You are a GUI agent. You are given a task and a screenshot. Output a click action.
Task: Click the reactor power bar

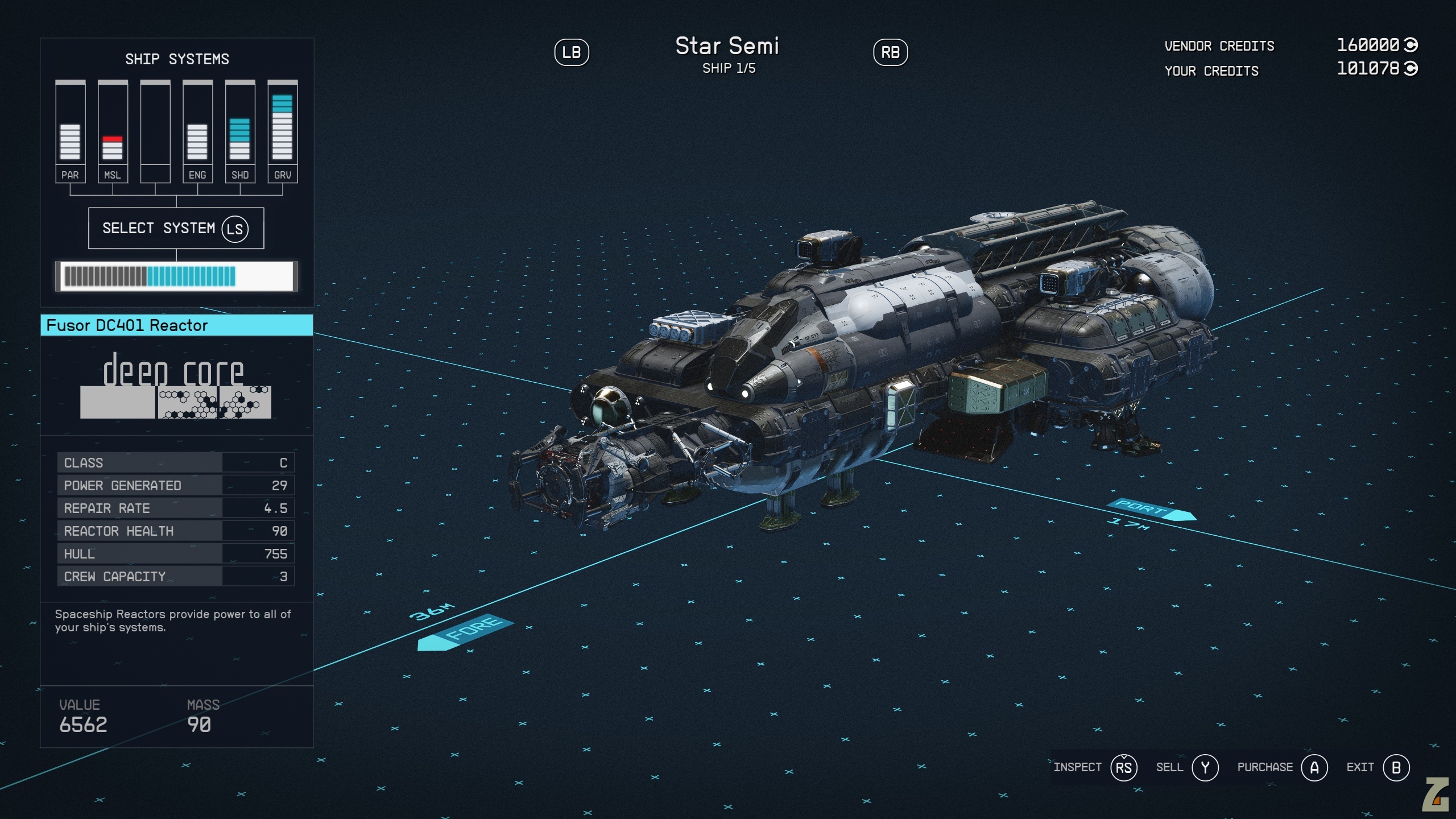176,276
